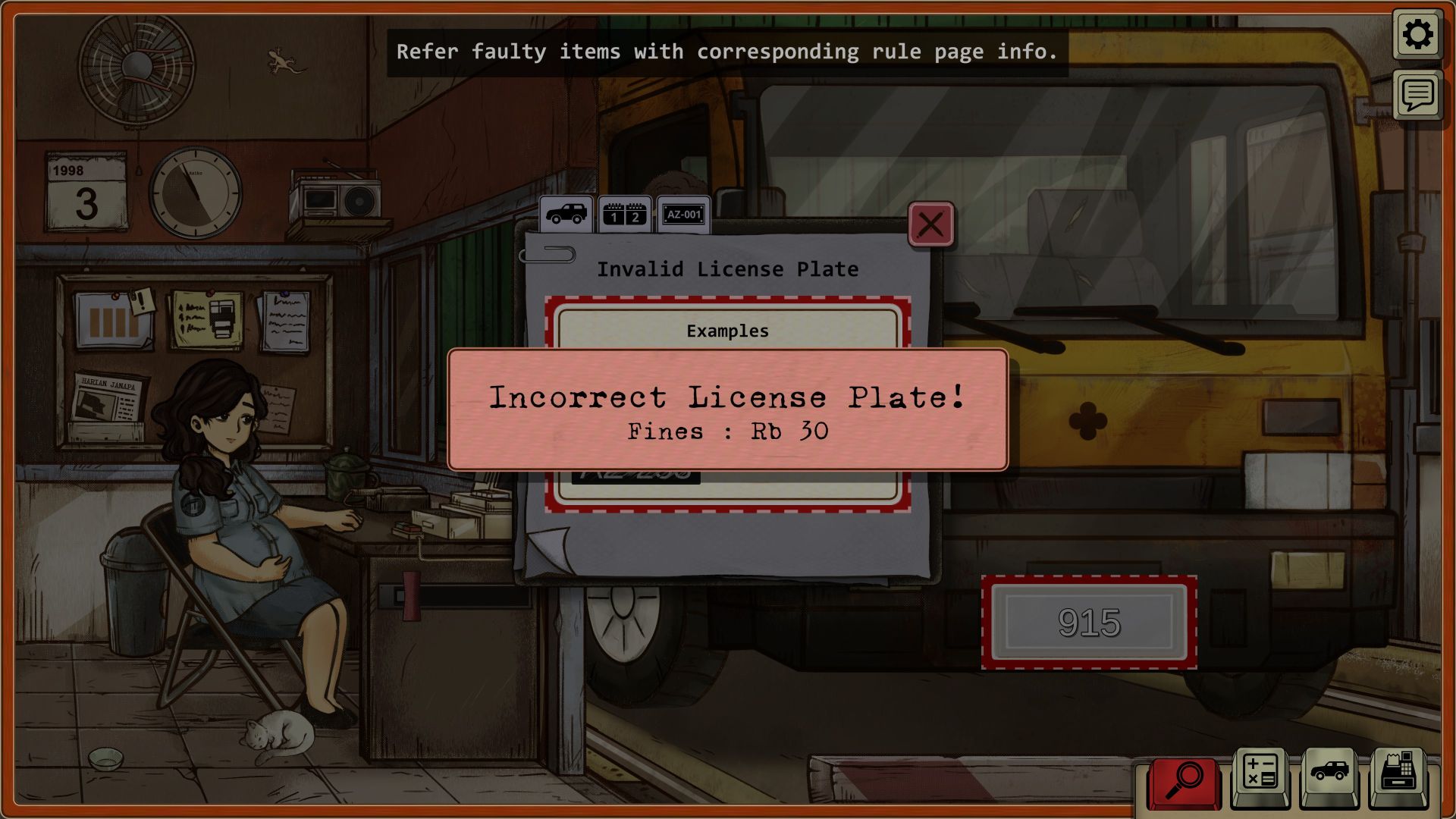Select the AZ-001 license plate tab

[x=683, y=215]
